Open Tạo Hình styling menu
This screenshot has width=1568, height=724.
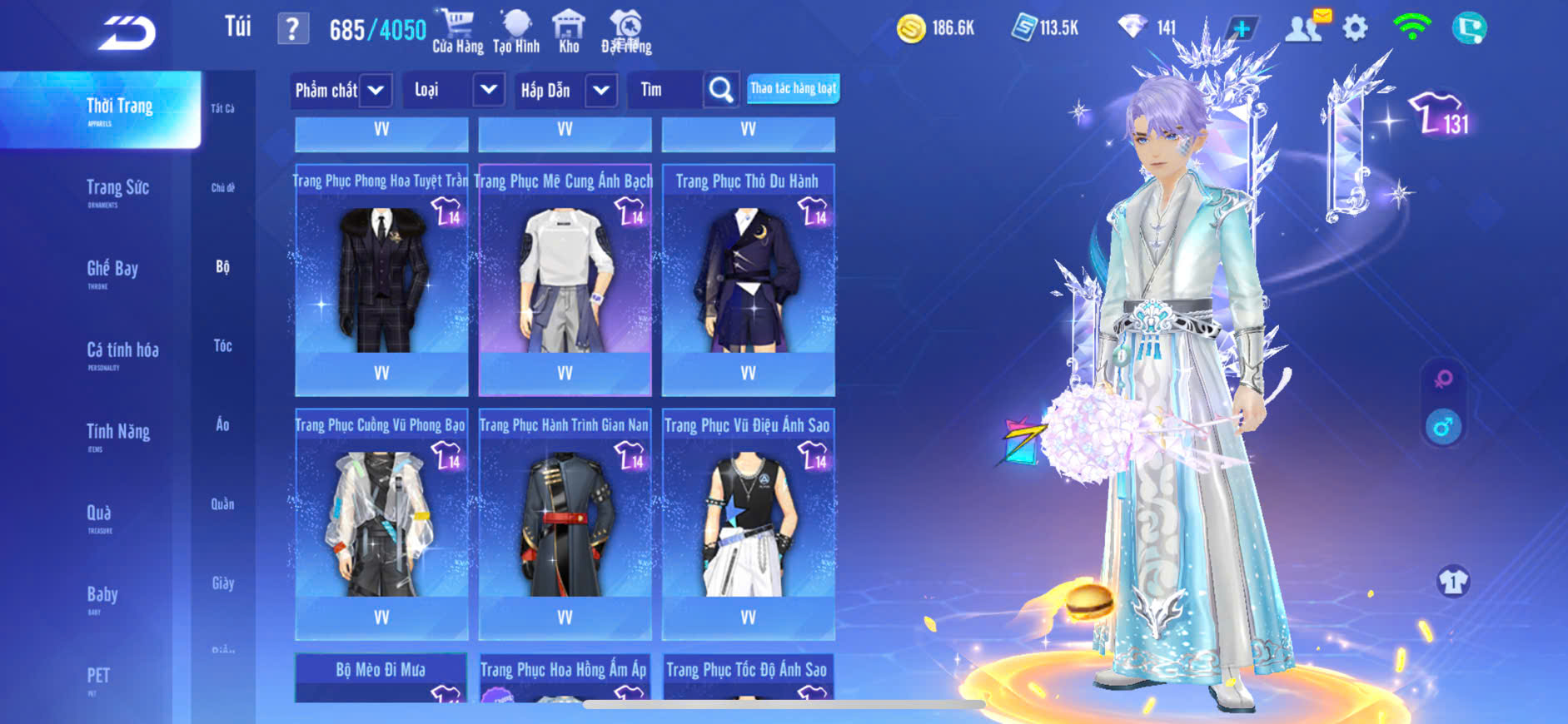point(516,32)
